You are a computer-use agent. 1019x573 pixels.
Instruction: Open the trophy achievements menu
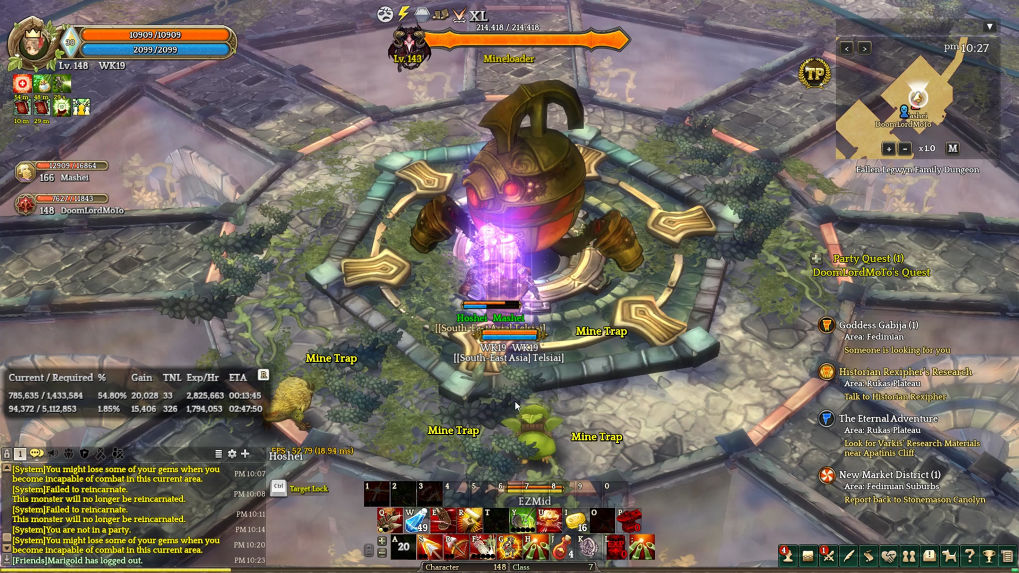click(x=989, y=556)
